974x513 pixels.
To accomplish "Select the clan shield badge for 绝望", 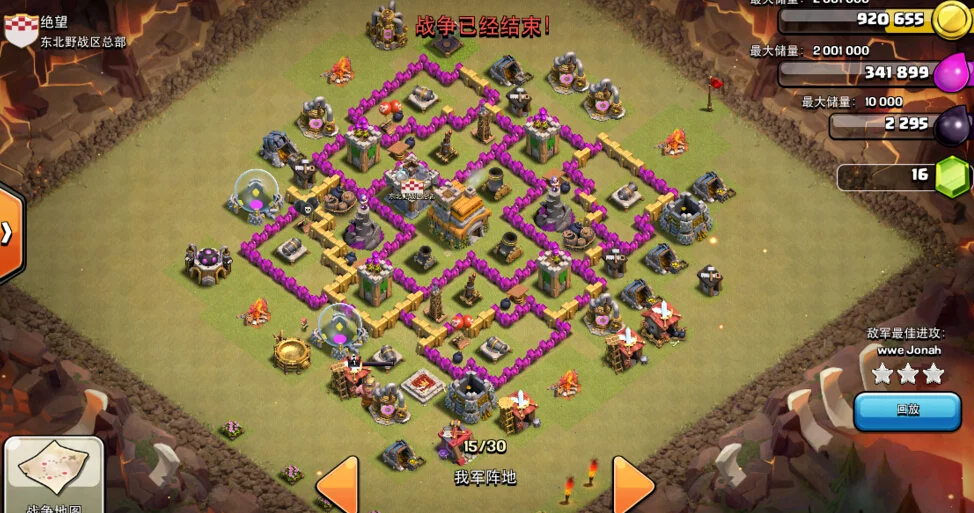I will click(x=21, y=30).
